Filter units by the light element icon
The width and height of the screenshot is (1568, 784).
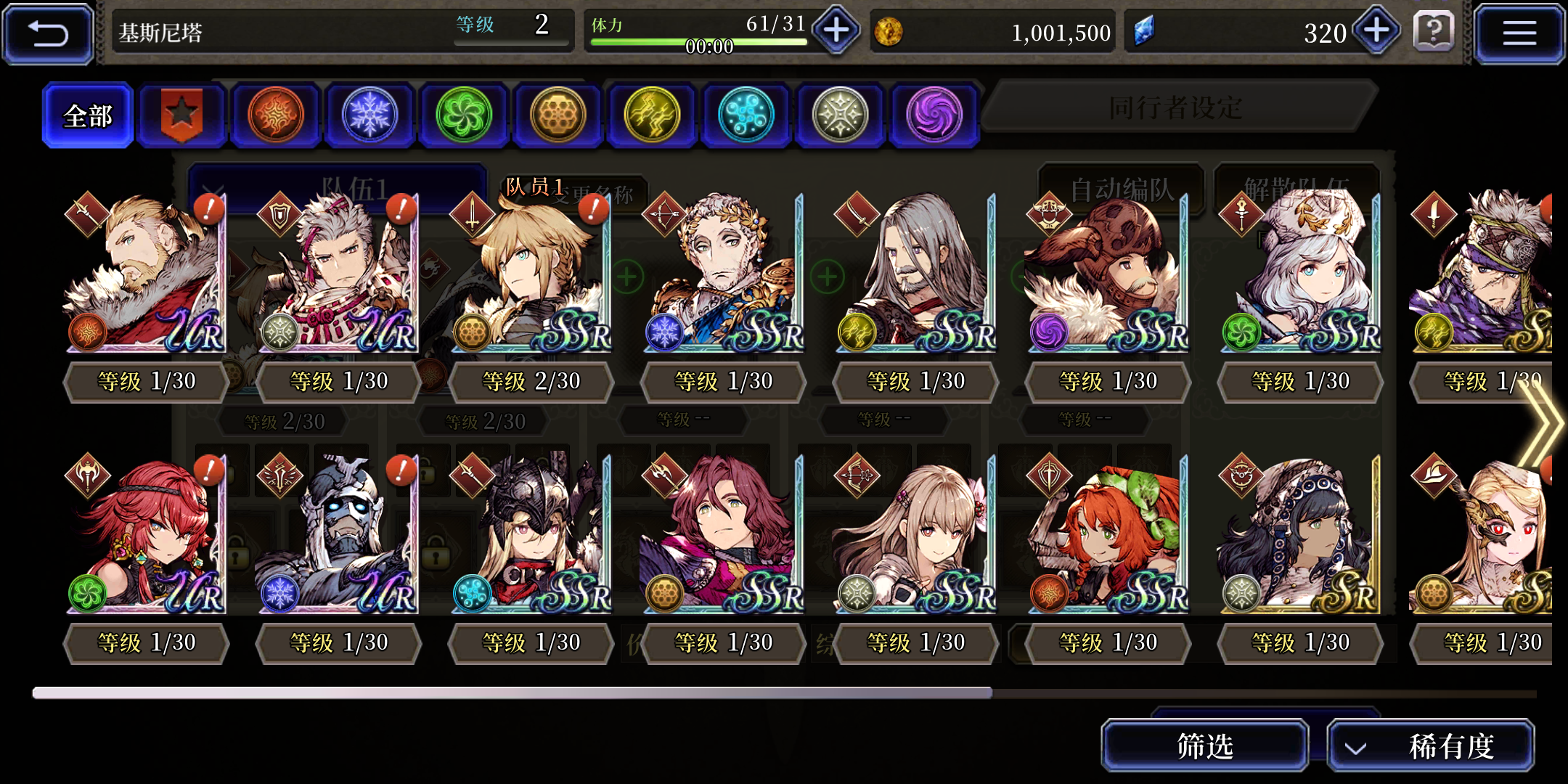click(840, 115)
